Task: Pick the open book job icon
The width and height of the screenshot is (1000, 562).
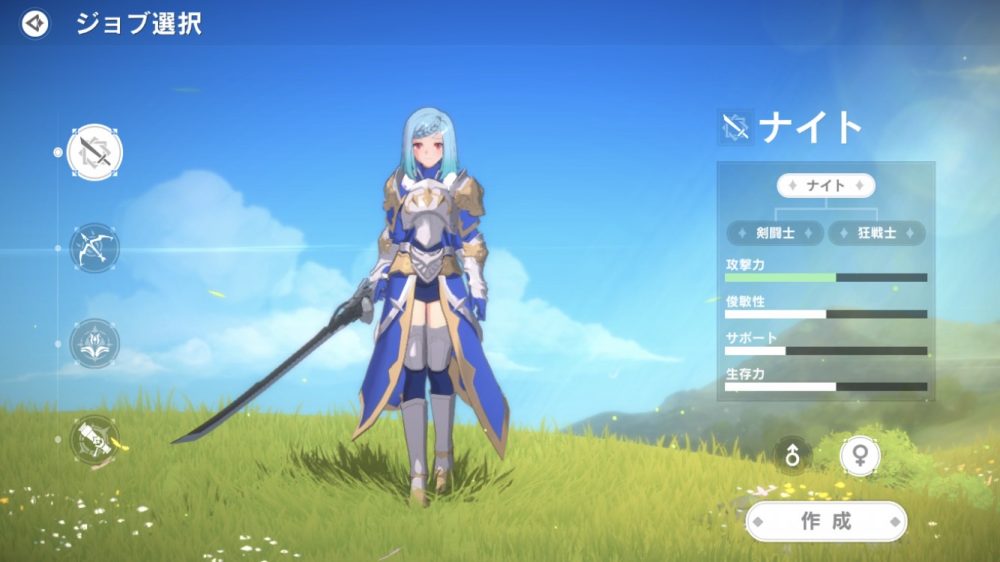Action: tap(94, 344)
